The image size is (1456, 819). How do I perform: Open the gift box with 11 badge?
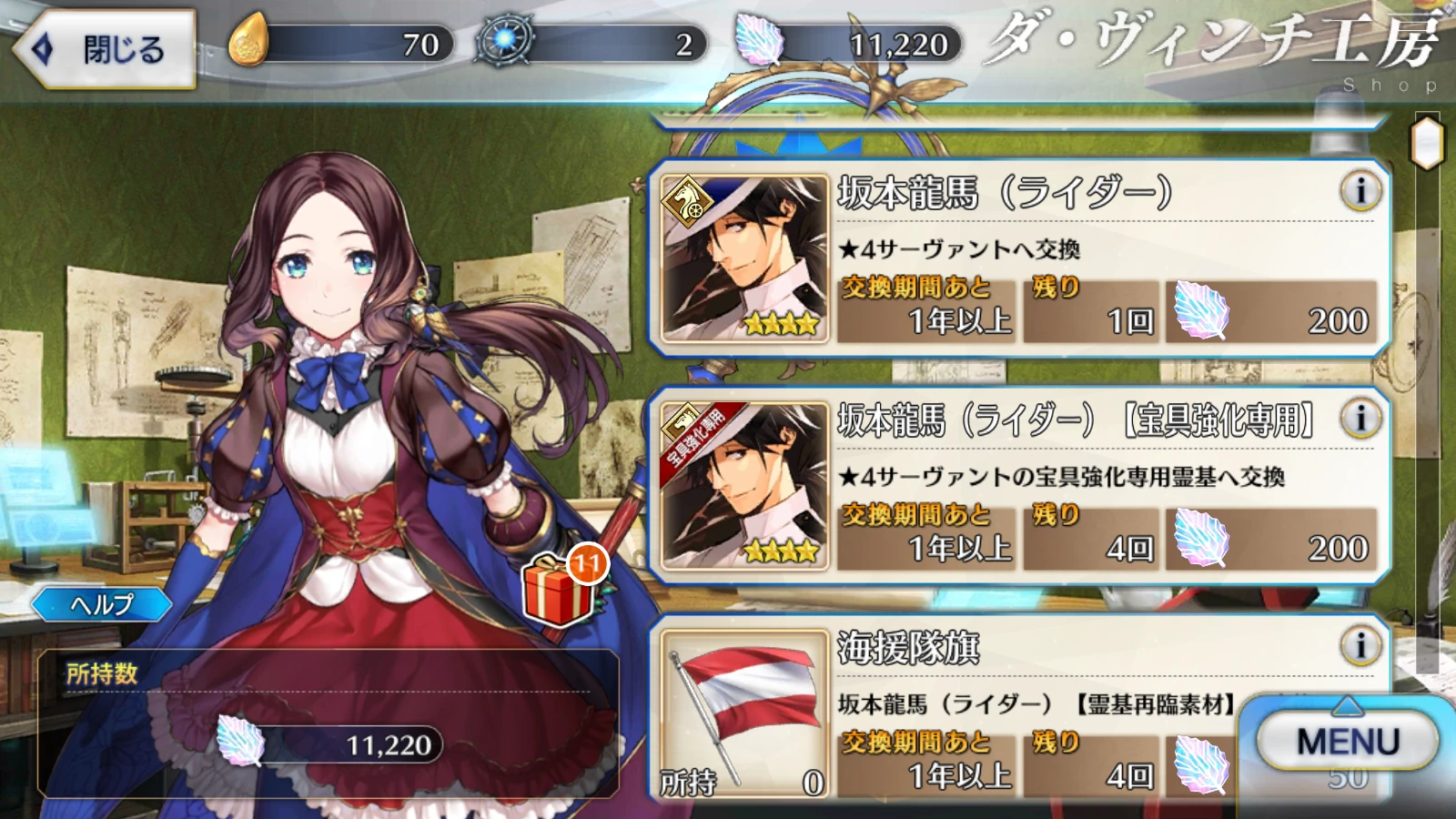point(558,591)
